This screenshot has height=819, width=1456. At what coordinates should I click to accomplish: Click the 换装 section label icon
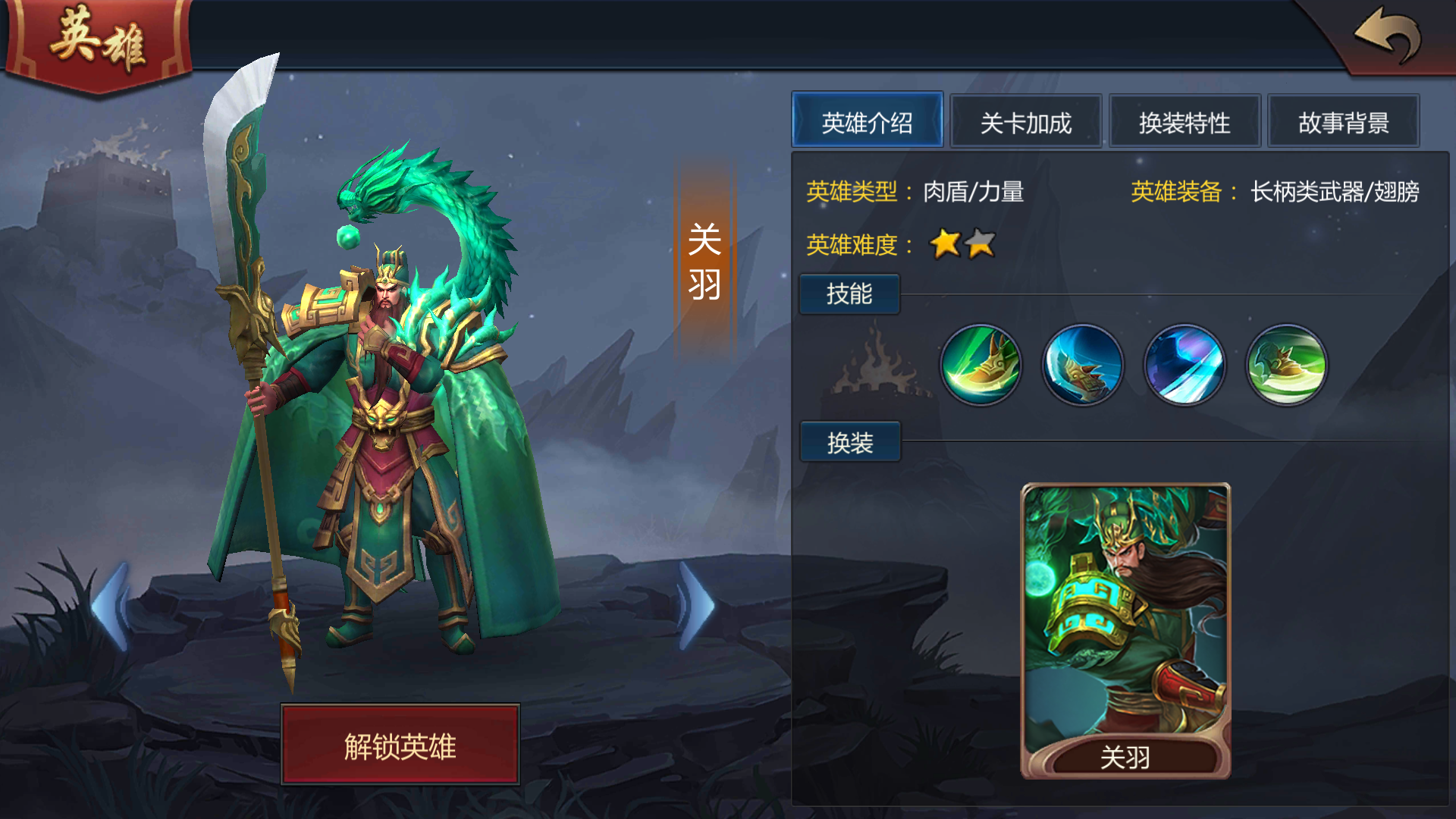849,442
